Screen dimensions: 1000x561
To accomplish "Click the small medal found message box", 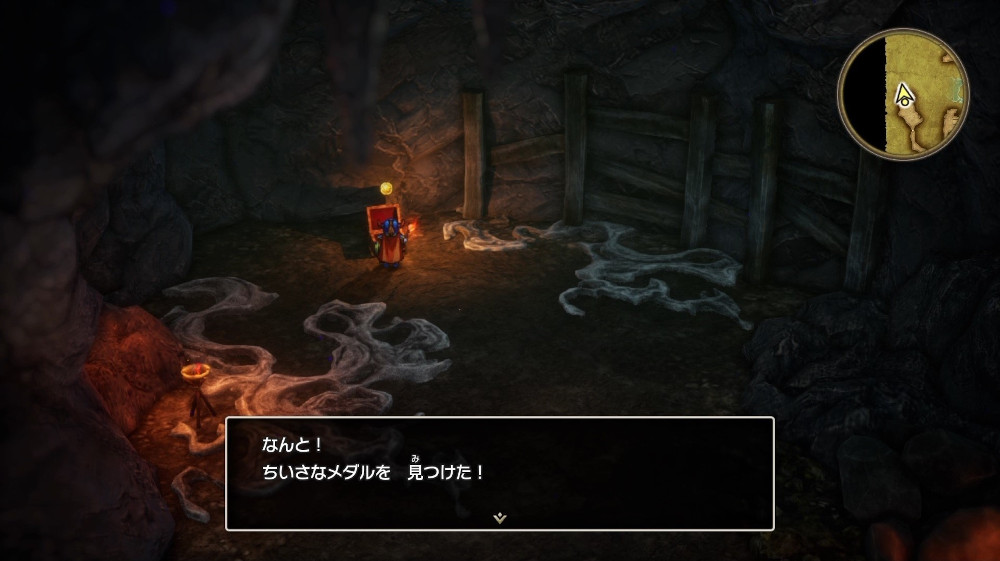I will 499,472.
